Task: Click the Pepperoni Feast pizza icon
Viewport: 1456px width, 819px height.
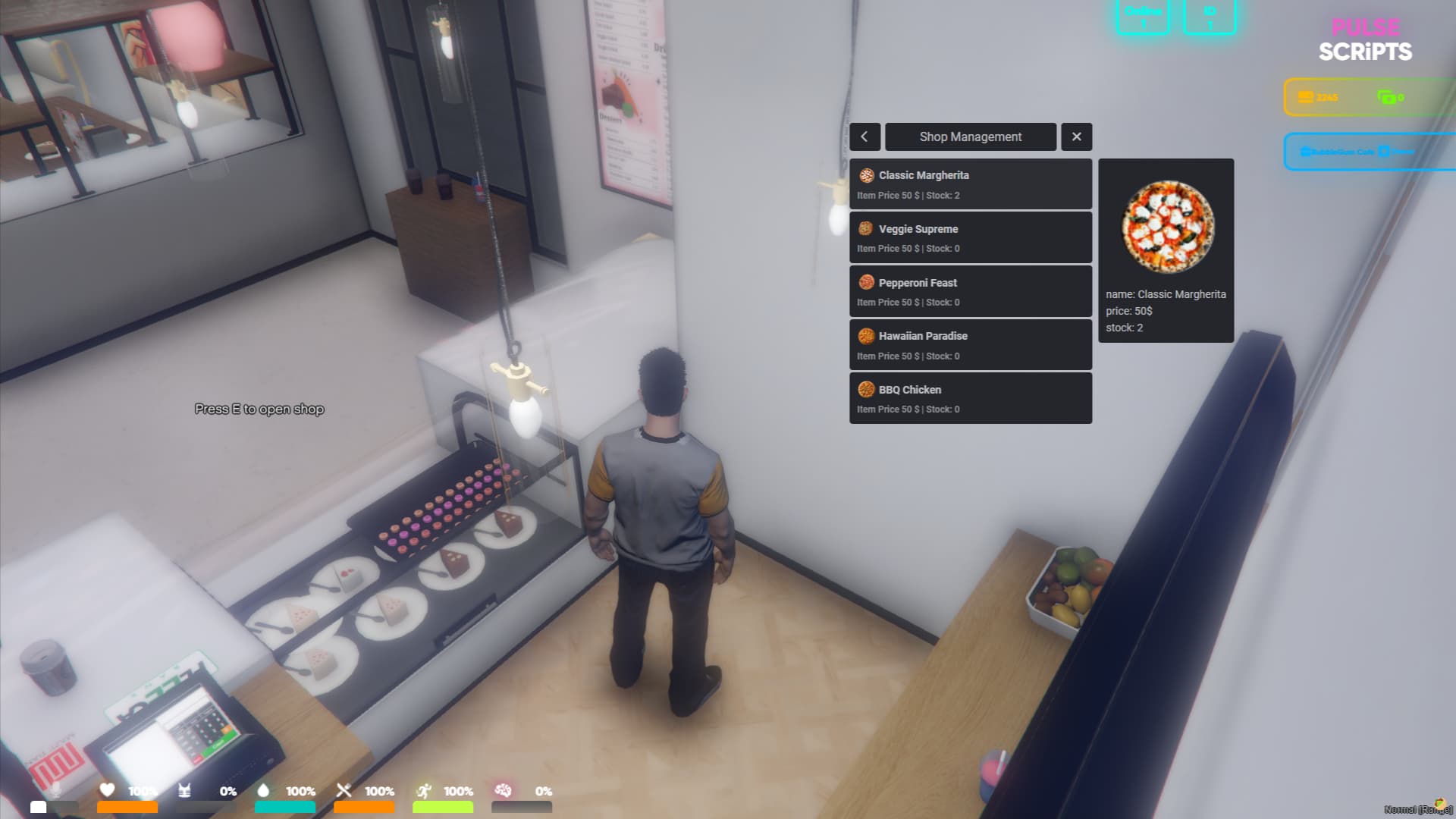Action: 864,282
